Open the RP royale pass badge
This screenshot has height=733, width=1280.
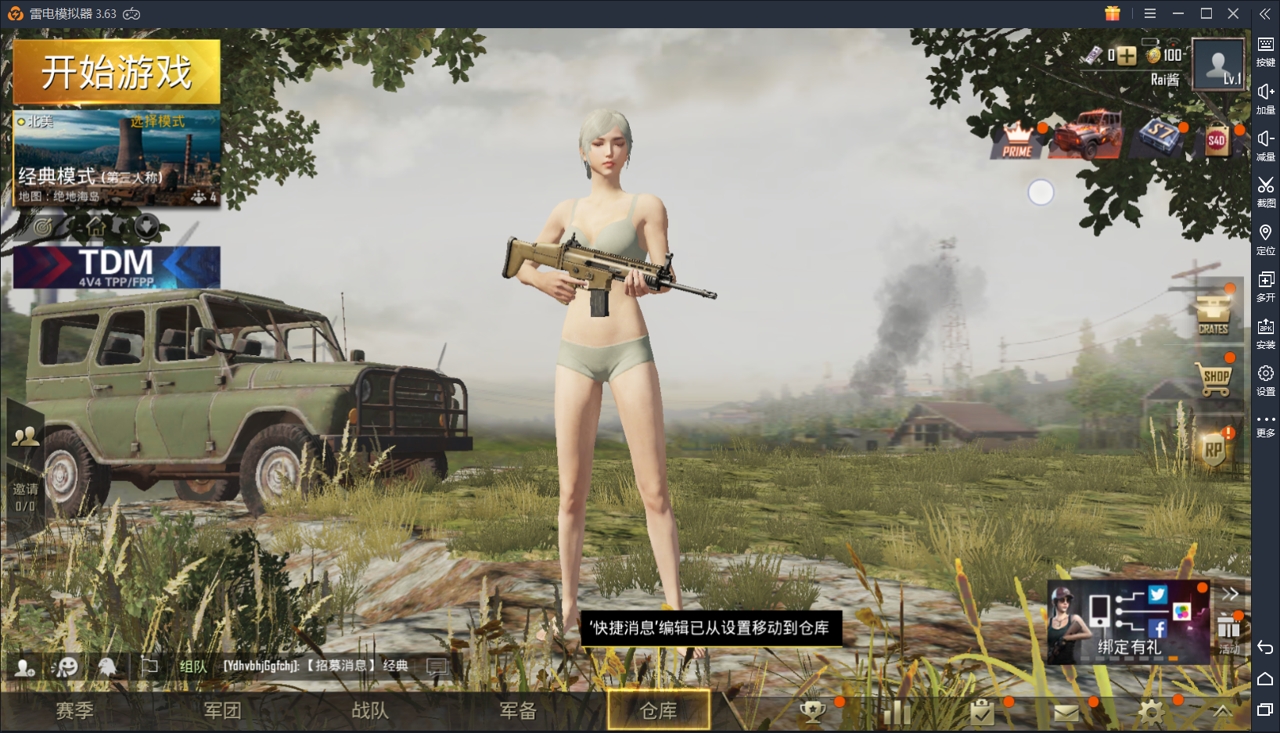coord(1213,450)
